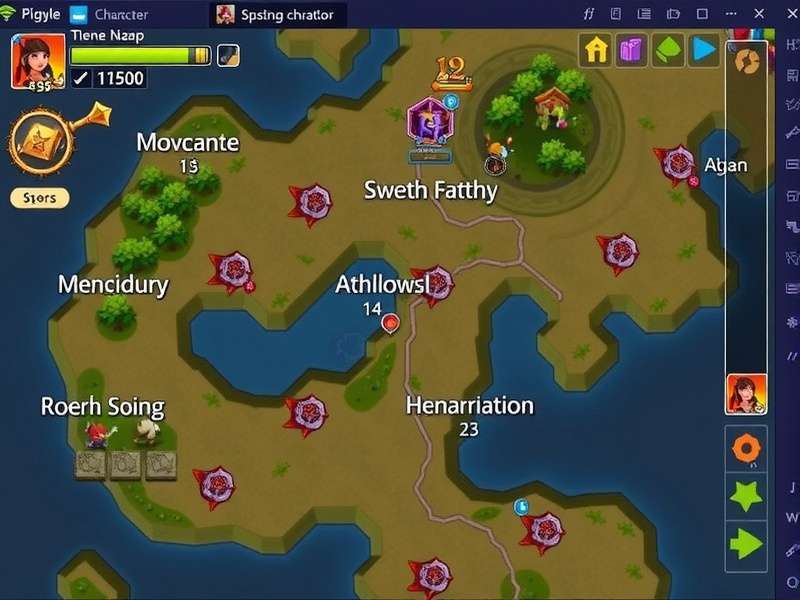This screenshot has height=600, width=800.
Task: Click the blue play arrow button
Action: [x=704, y=50]
